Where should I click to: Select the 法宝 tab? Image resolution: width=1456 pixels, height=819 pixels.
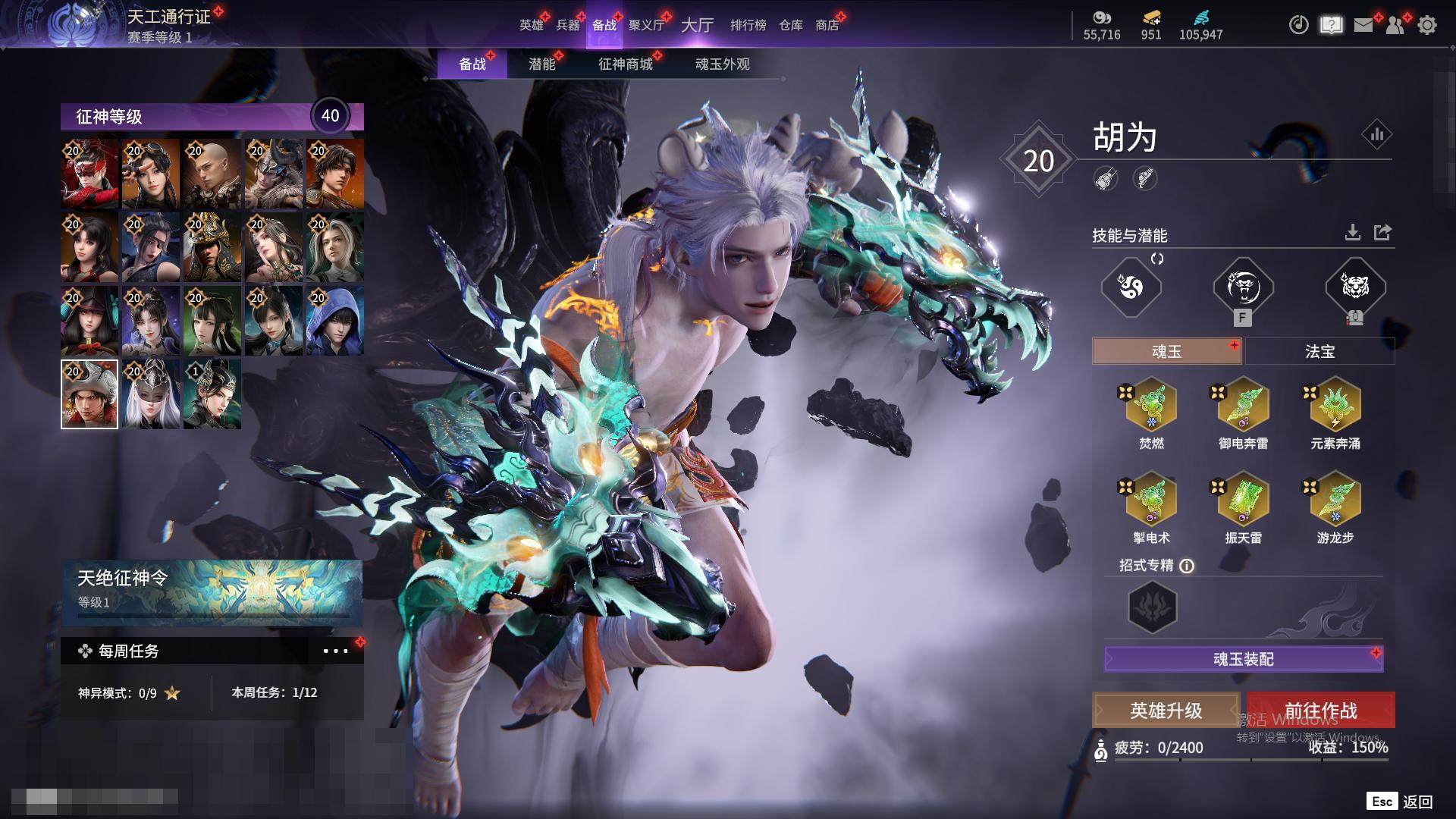[x=1319, y=352]
